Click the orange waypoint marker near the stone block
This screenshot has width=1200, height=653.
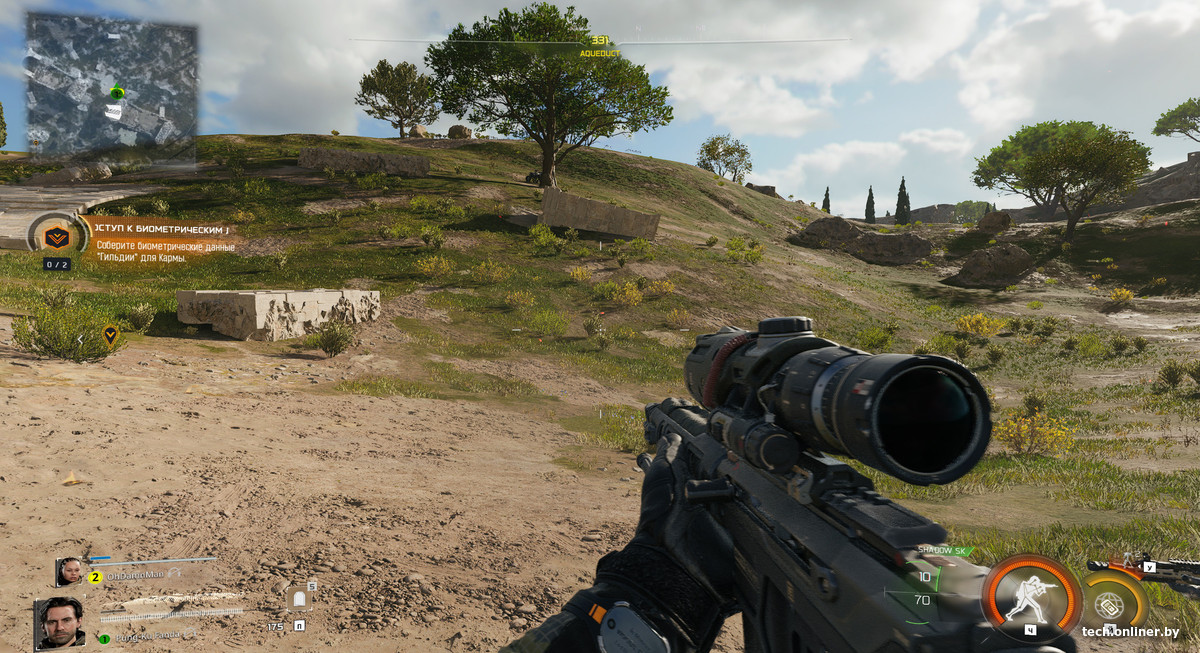pyautogui.click(x=110, y=334)
